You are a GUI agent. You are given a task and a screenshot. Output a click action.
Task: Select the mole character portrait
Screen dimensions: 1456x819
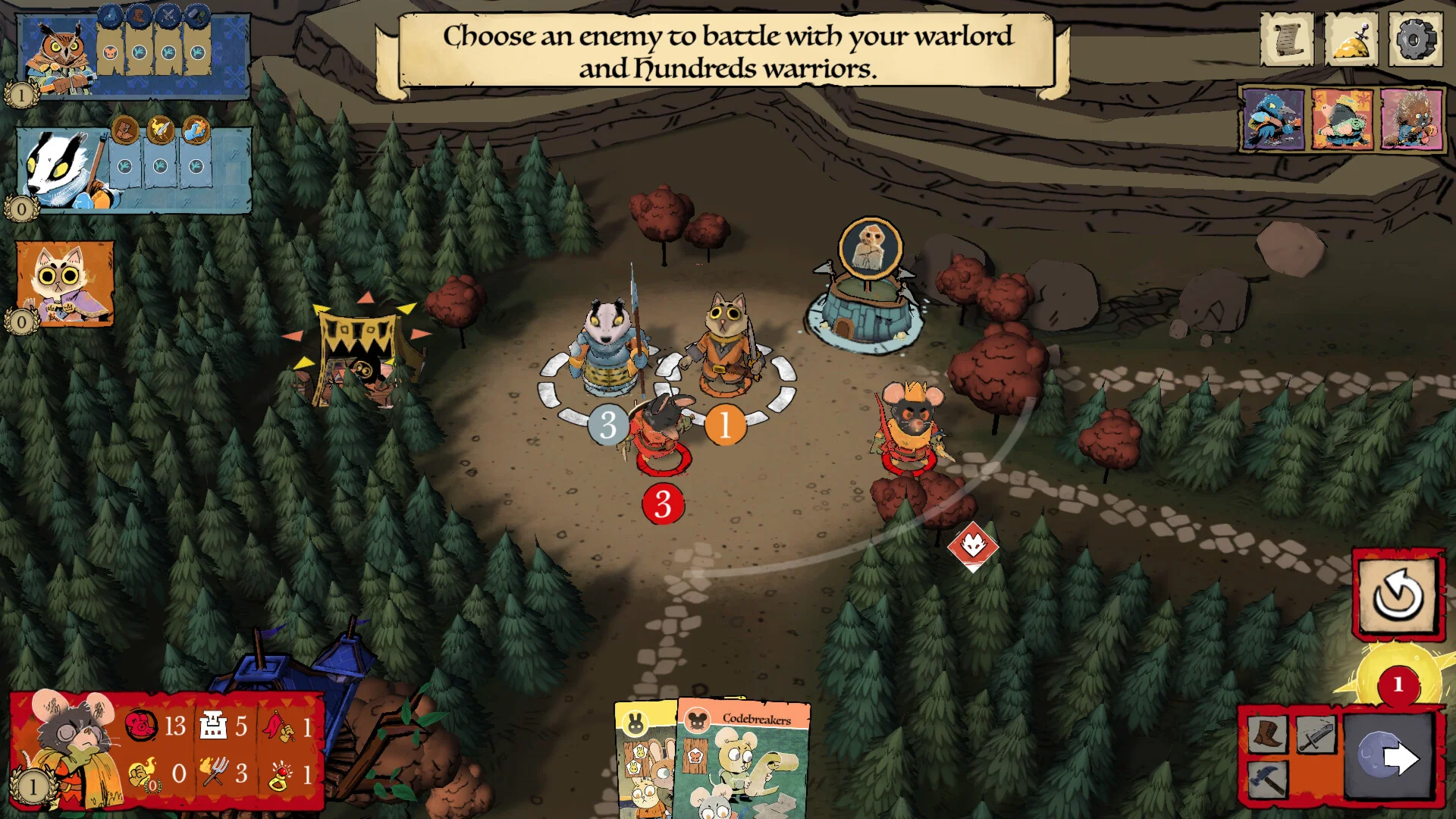[x=1342, y=119]
